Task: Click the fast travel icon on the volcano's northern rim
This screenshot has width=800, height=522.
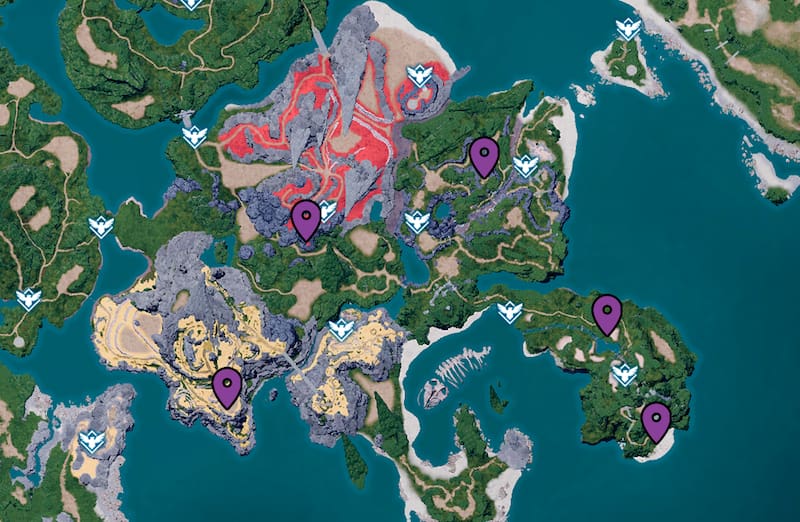Action: point(420,75)
